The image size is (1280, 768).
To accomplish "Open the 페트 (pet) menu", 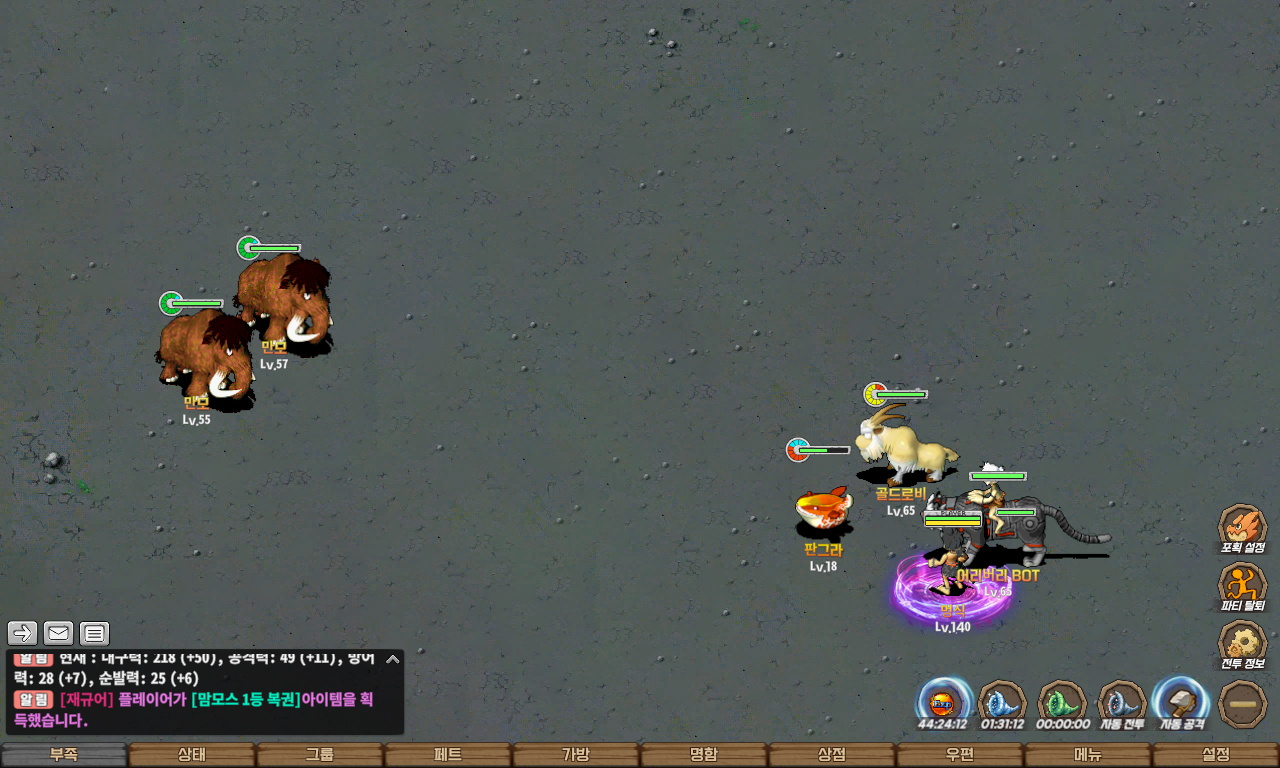I will pos(448,755).
